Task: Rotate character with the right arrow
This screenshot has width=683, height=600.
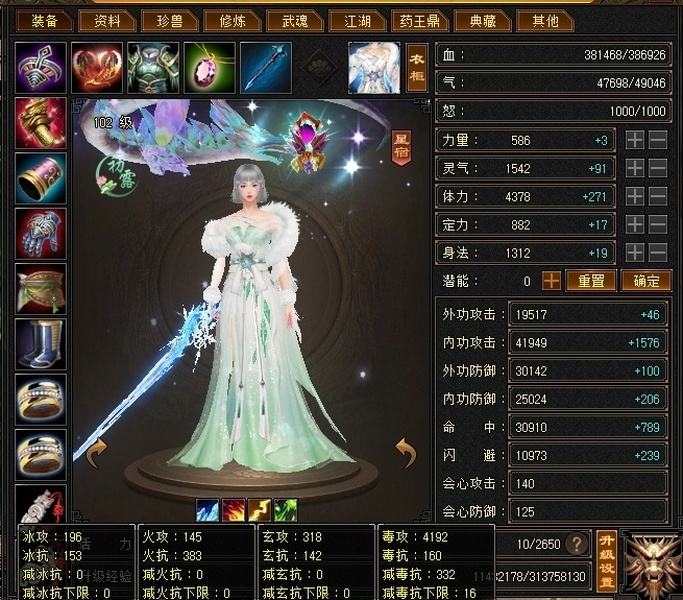Action: pyautogui.click(x=404, y=456)
